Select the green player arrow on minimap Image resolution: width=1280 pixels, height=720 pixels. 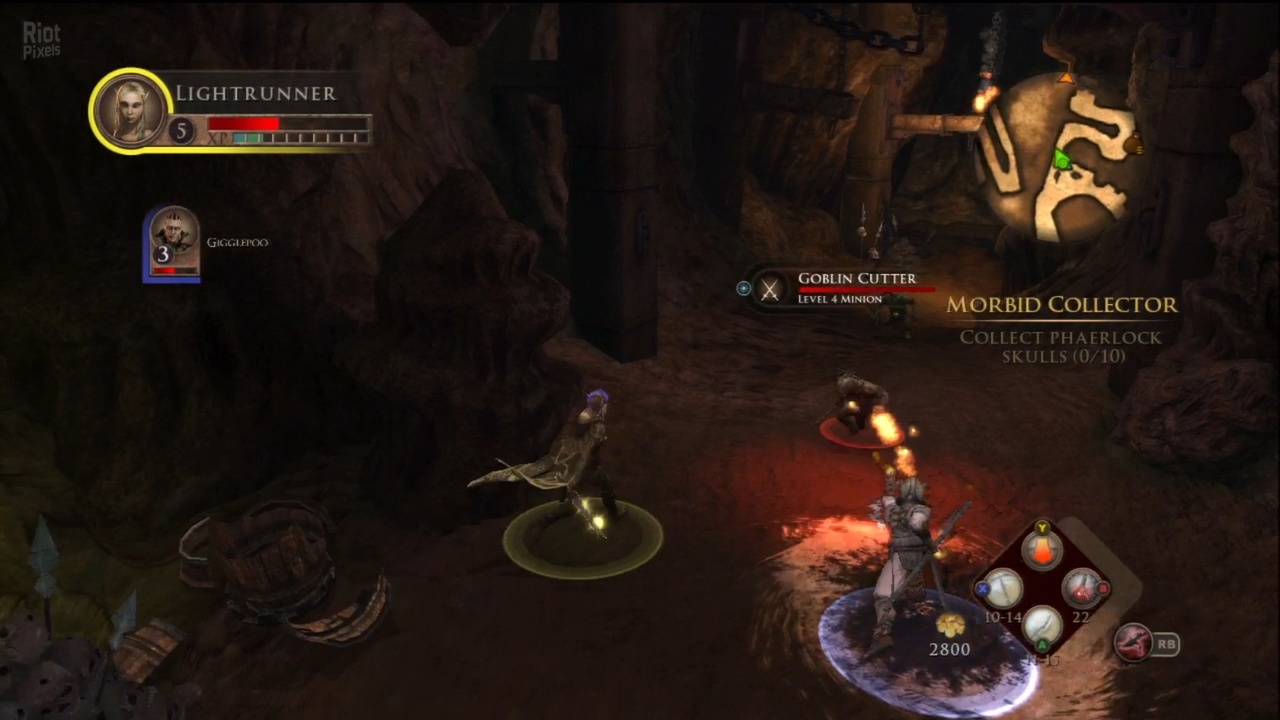tap(1062, 159)
